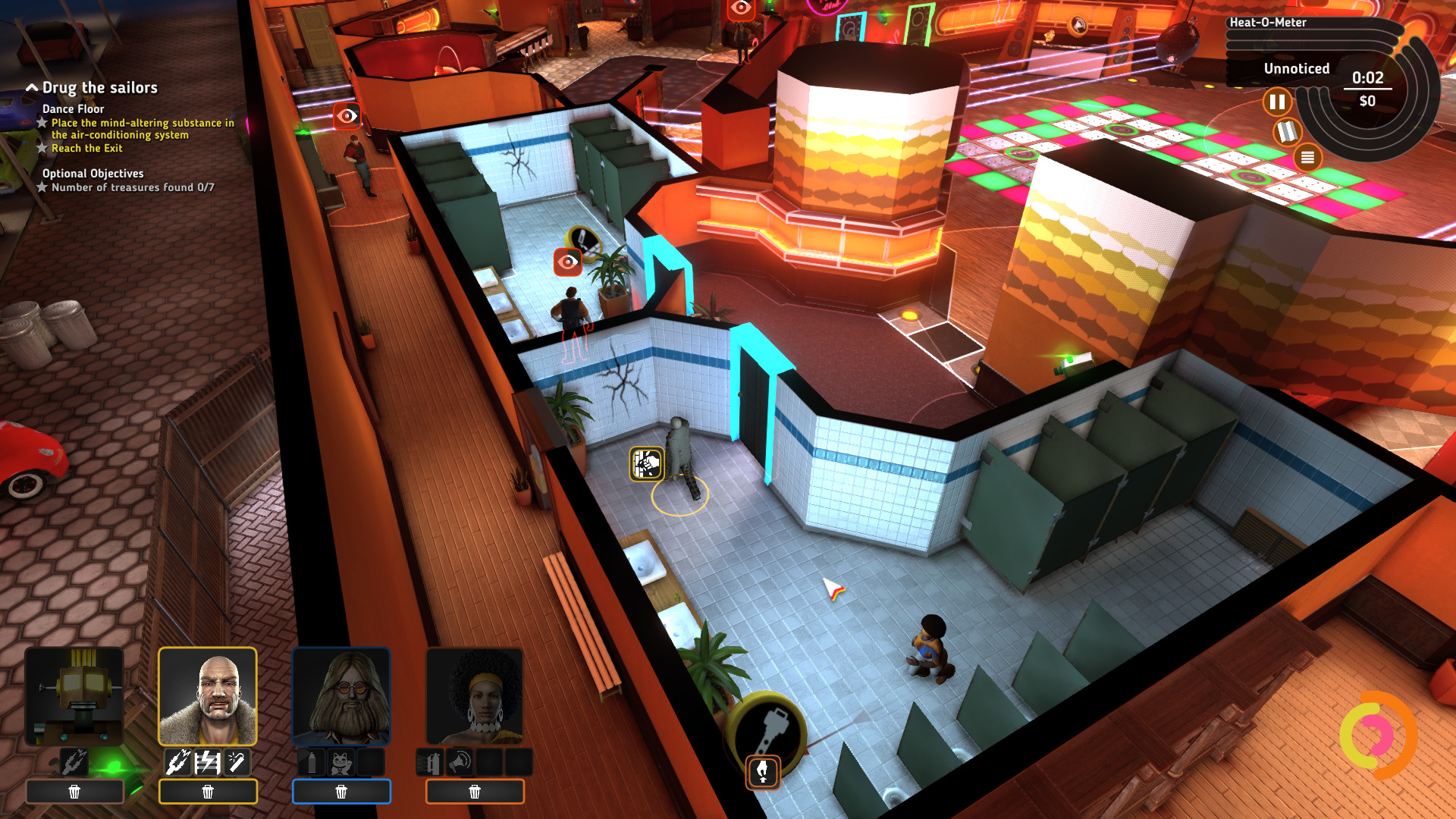Select the robot character portrait
1456x819 pixels.
coord(74,695)
